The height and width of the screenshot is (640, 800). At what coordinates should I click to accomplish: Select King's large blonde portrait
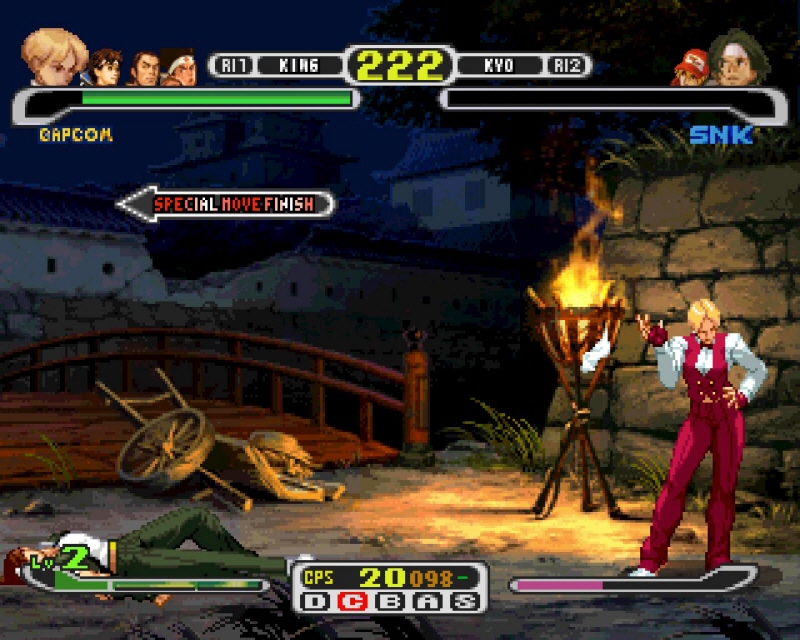click(x=54, y=56)
